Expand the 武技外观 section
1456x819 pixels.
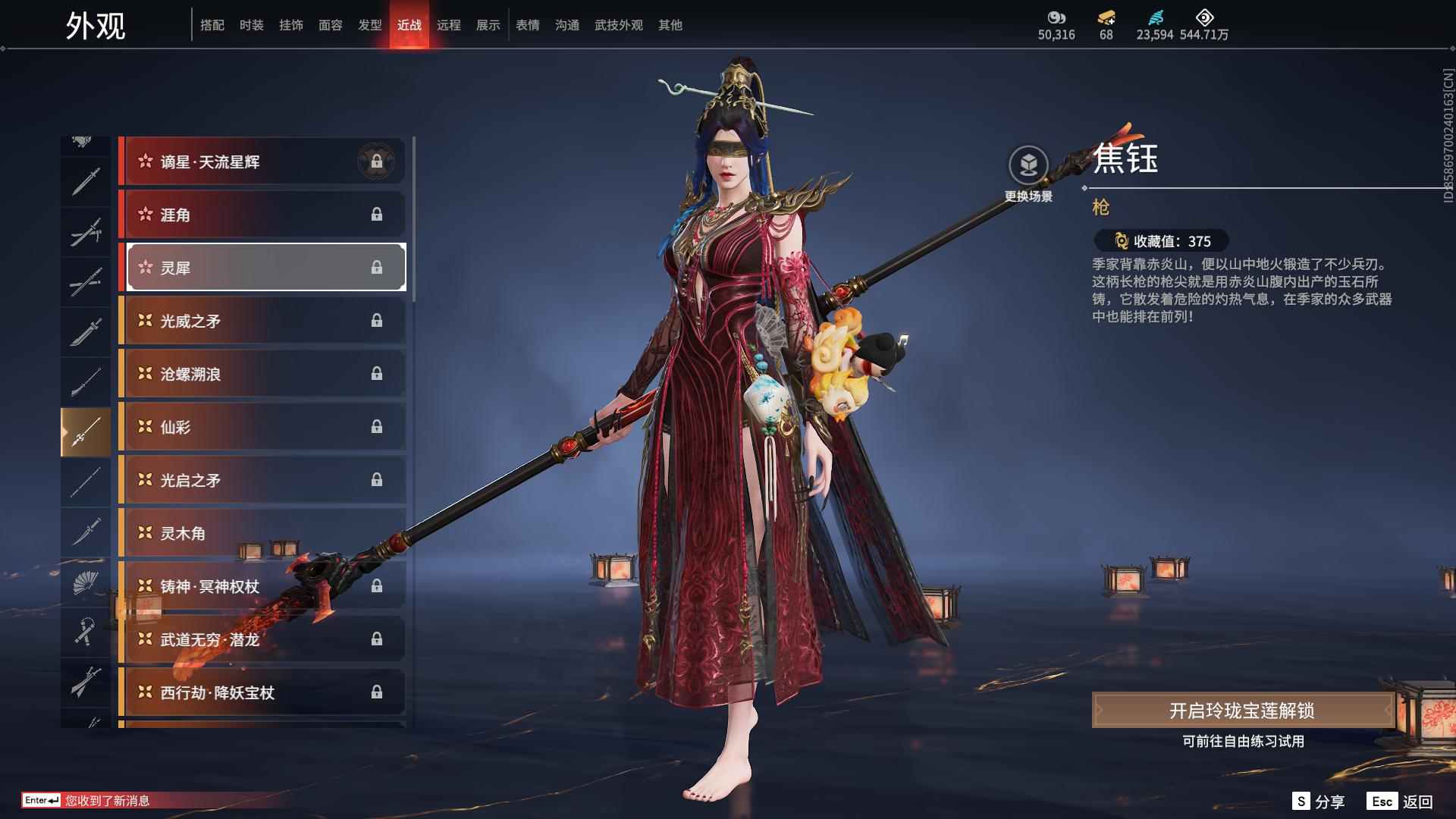618,25
